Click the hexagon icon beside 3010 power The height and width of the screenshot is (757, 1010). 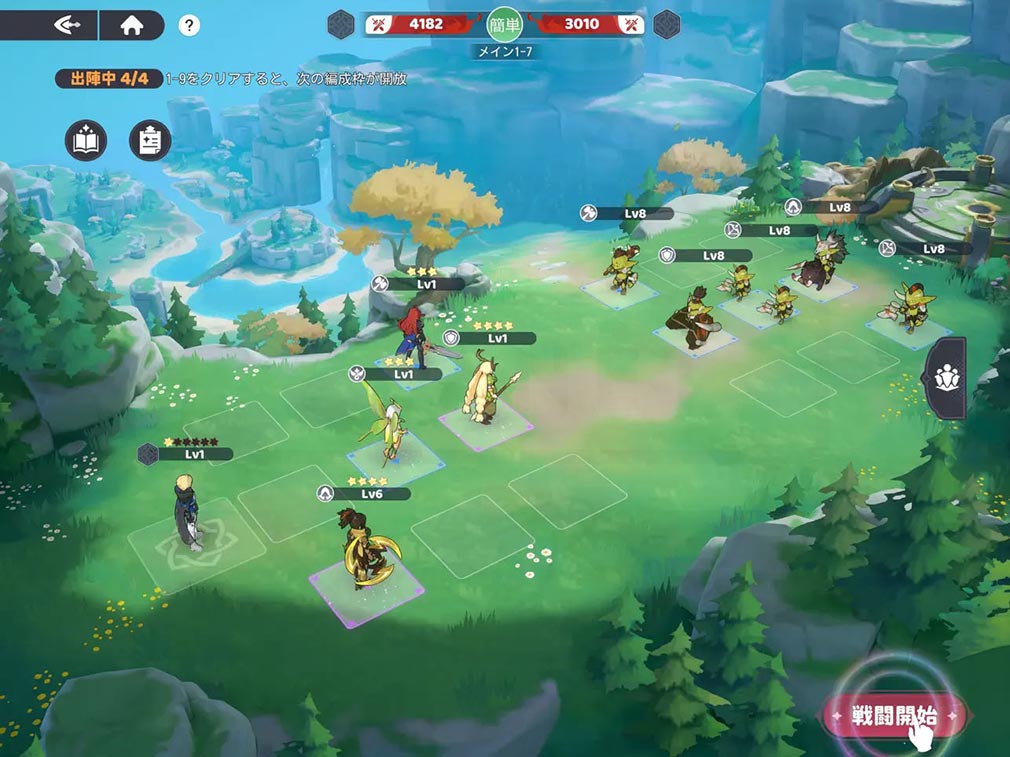point(667,23)
